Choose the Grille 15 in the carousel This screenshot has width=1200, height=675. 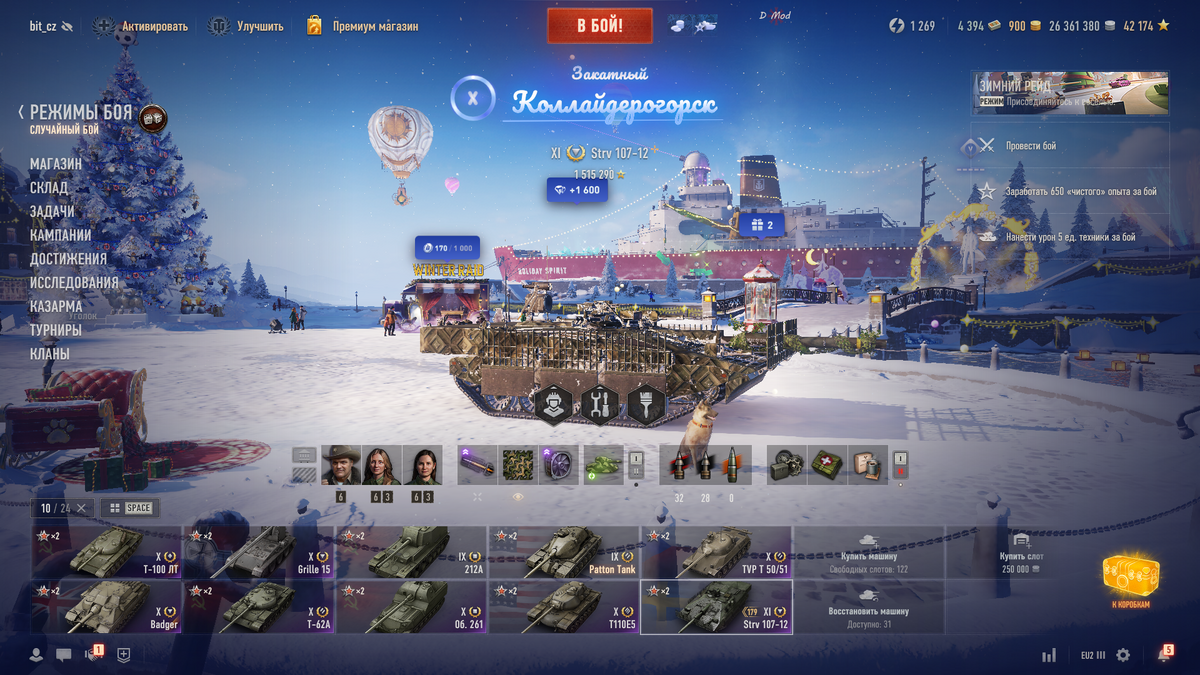pos(259,553)
